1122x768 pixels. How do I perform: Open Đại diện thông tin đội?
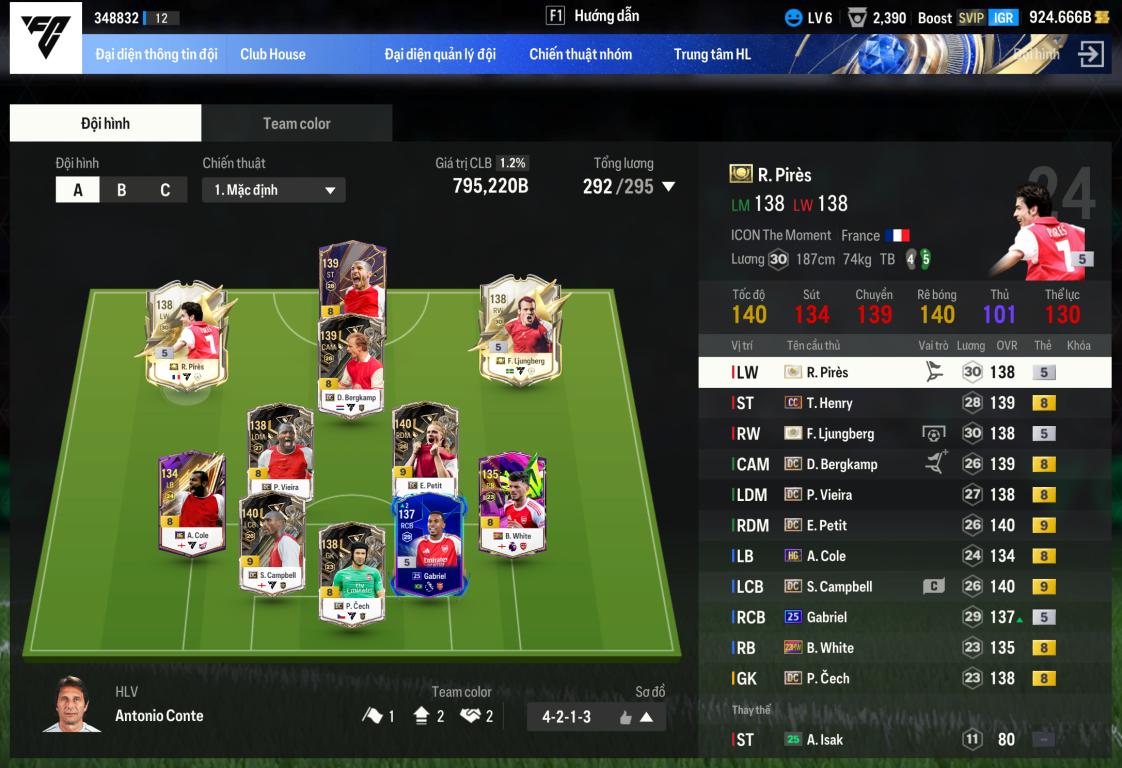click(156, 54)
